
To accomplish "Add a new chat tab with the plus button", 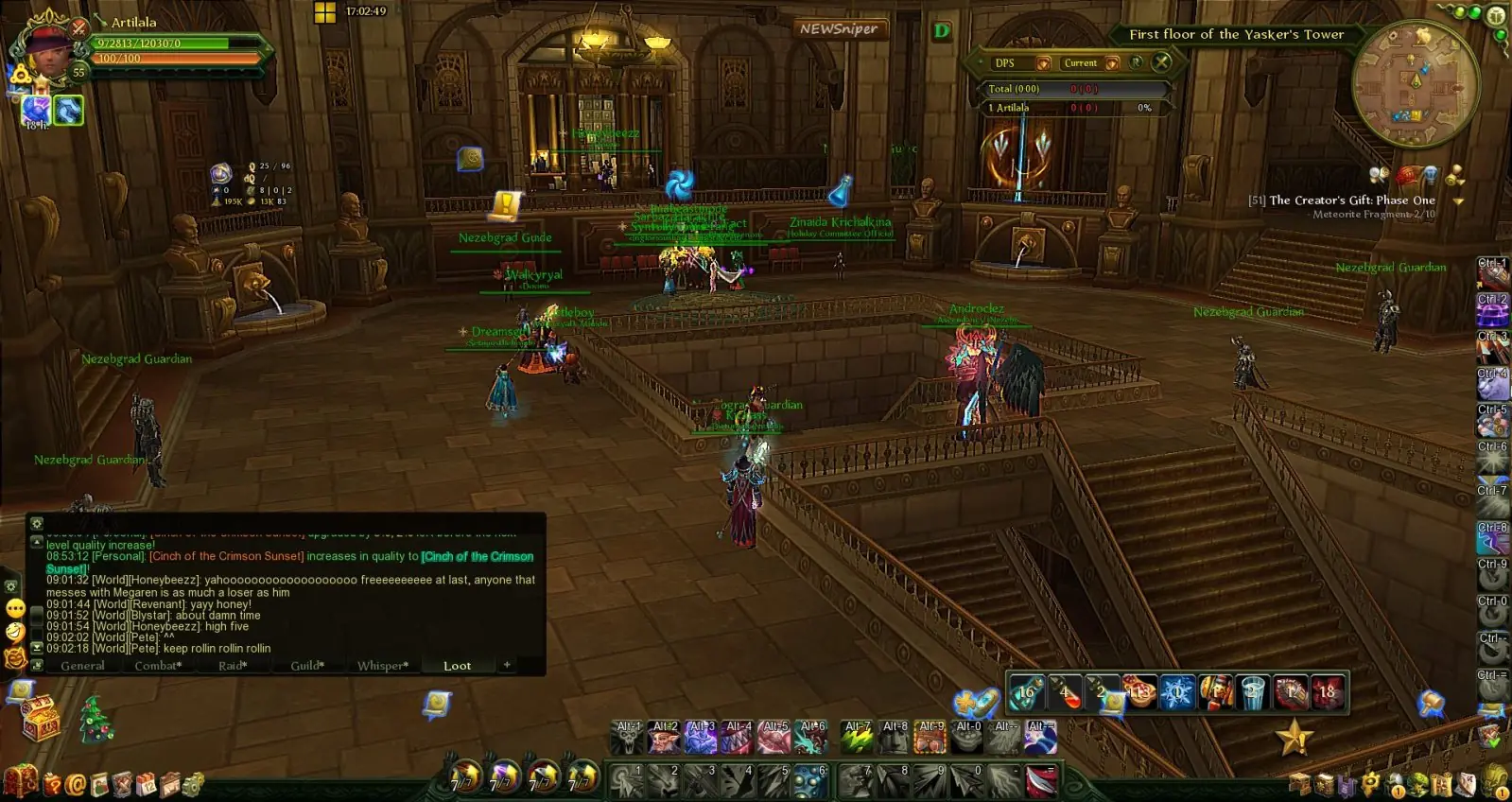I will pos(507,665).
